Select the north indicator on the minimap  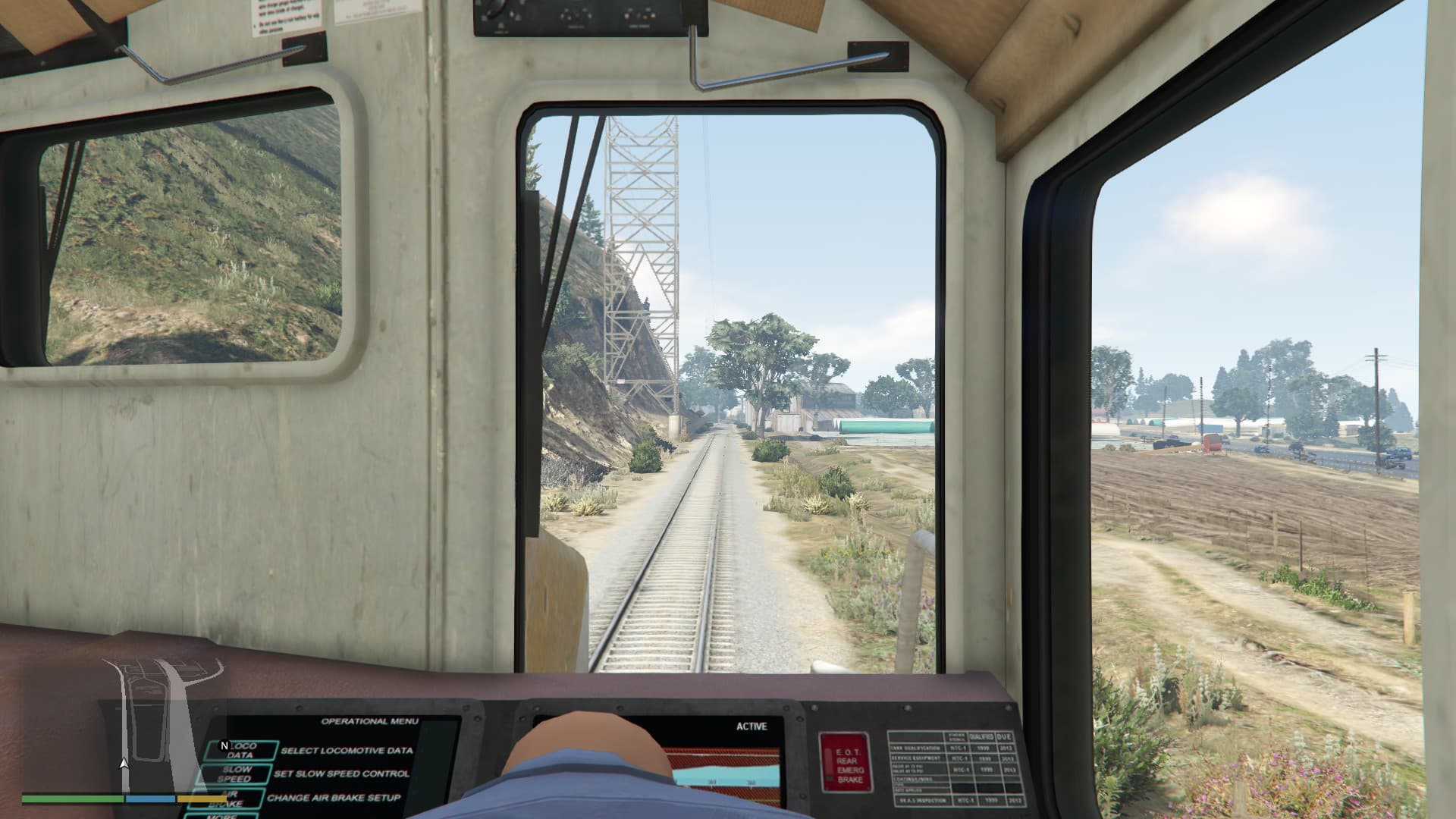[224, 745]
